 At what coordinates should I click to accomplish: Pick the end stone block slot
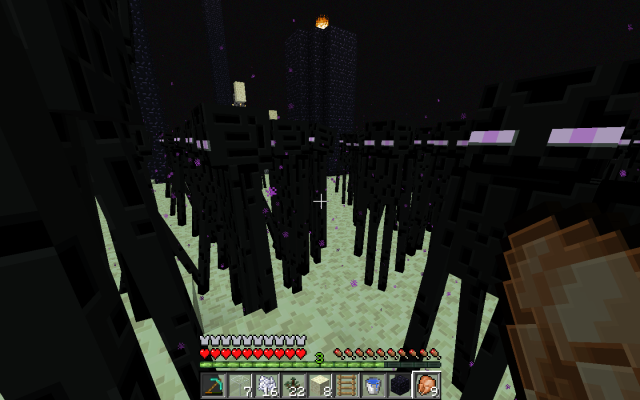[320, 385]
